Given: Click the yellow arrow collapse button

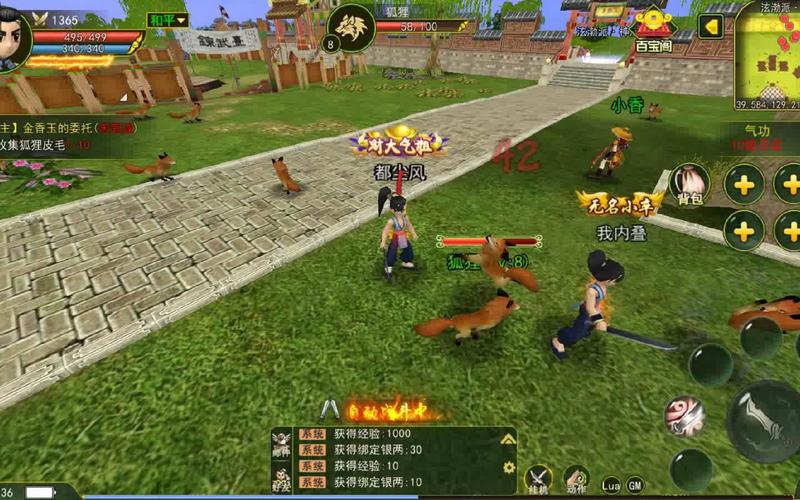Looking at the screenshot, I should [711, 25].
